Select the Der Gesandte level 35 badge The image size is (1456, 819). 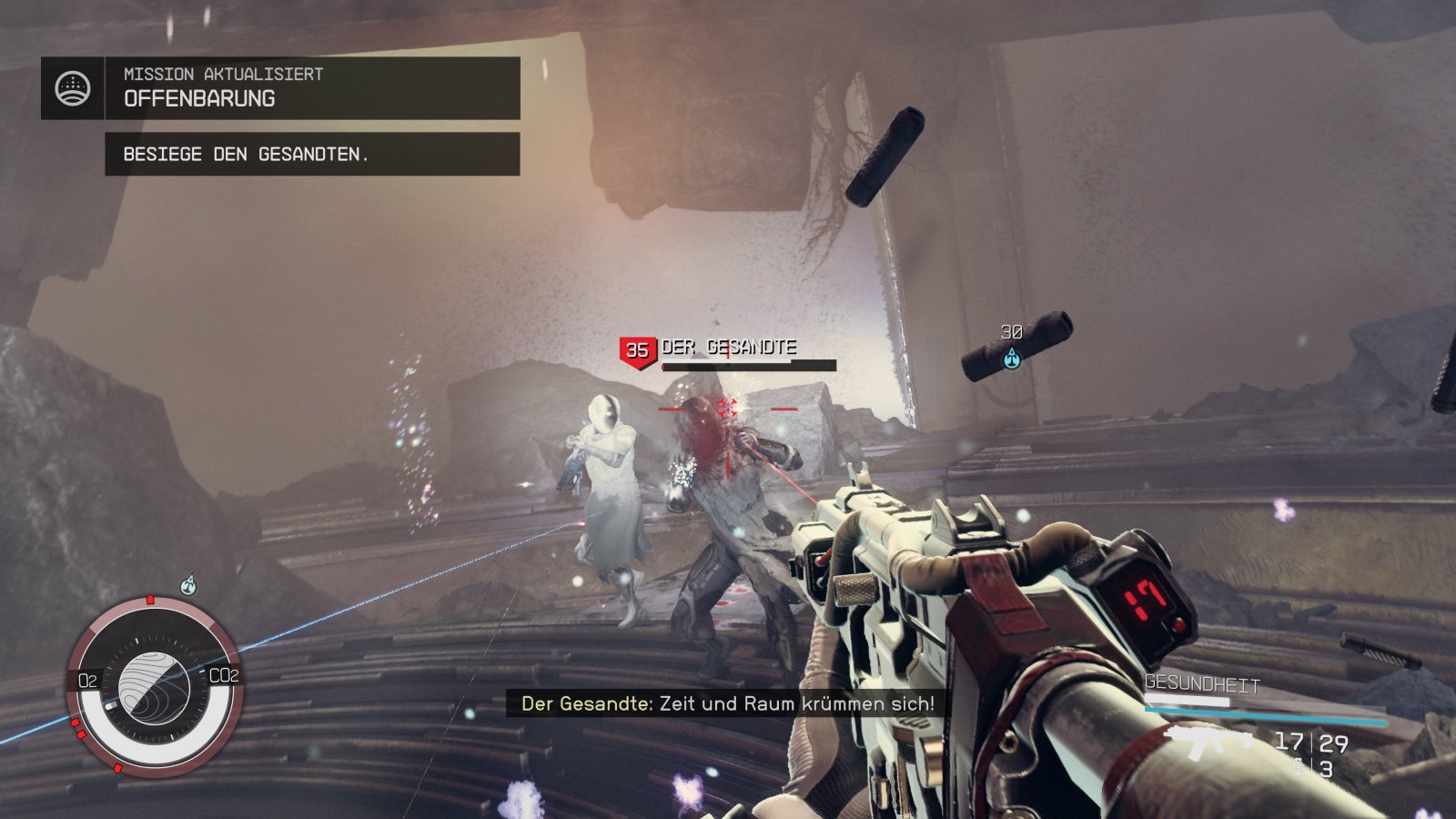pyautogui.click(x=637, y=350)
